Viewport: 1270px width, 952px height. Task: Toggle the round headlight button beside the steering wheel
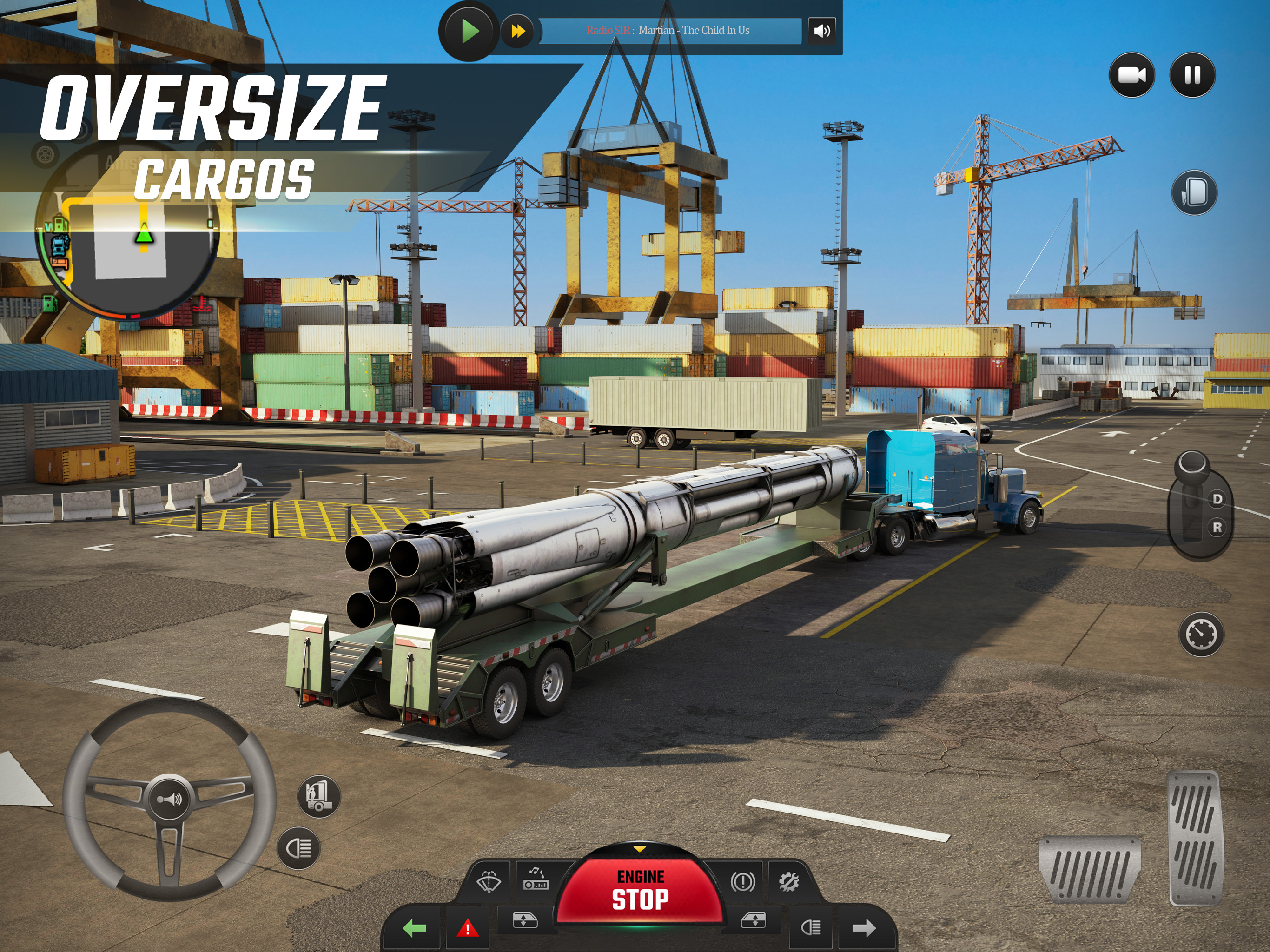(x=298, y=847)
